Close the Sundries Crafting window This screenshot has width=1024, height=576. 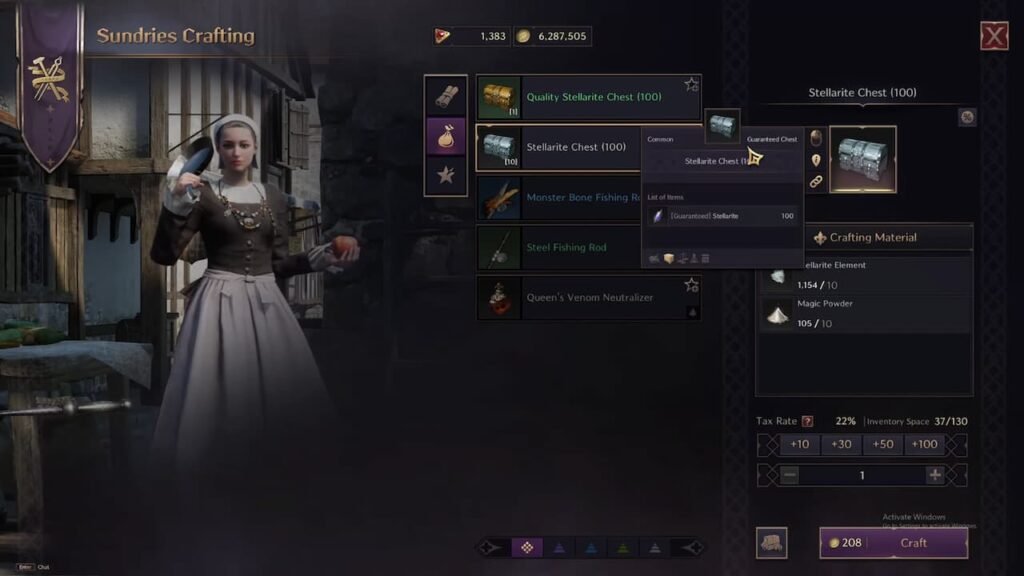994,37
